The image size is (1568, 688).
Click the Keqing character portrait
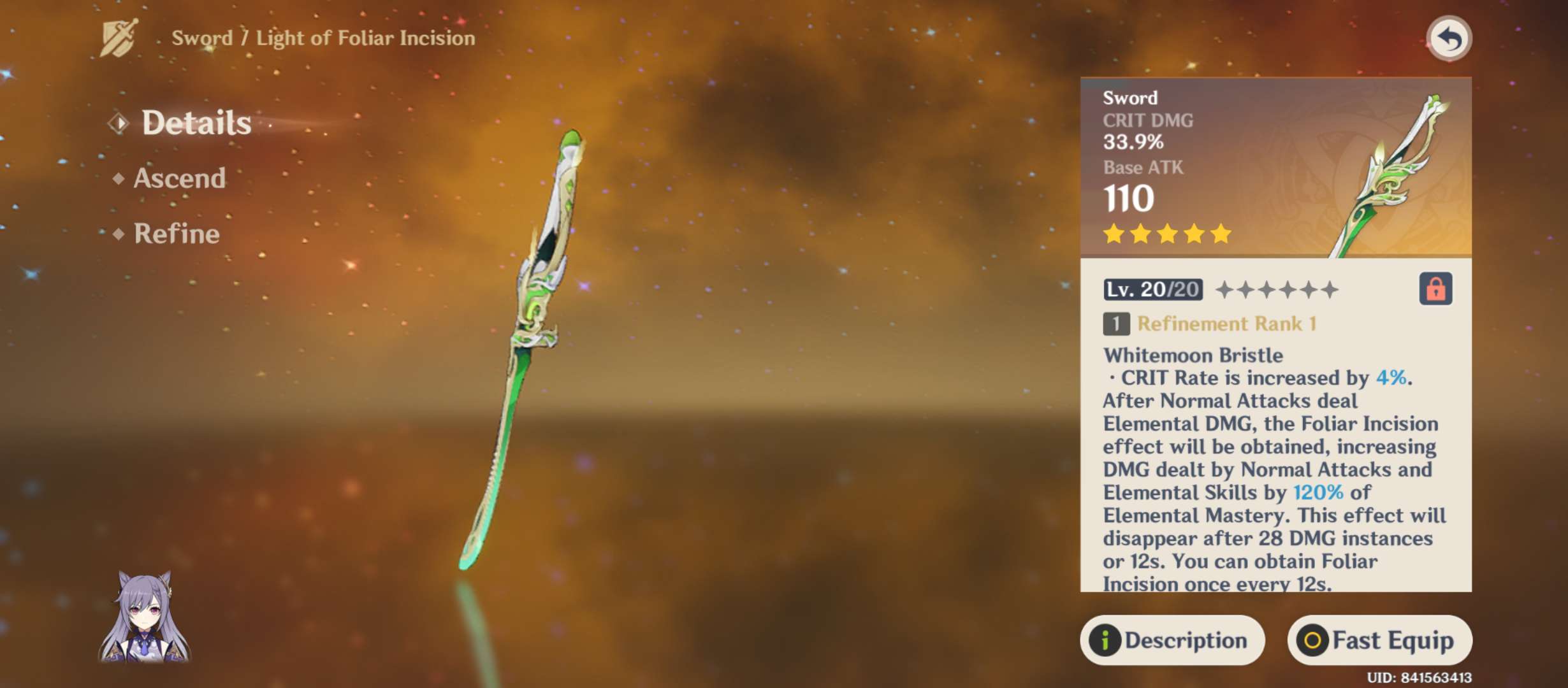pyautogui.click(x=145, y=617)
